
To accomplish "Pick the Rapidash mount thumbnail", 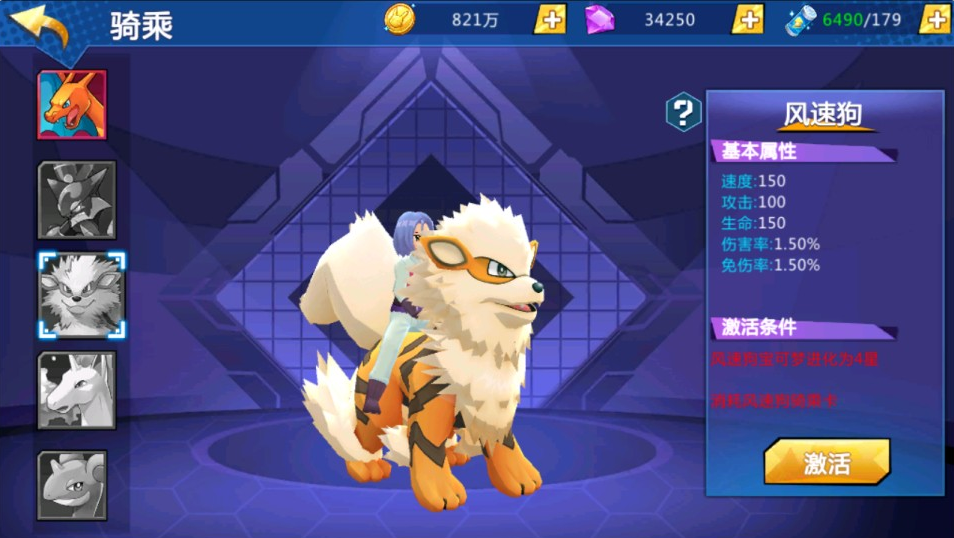I will point(77,390).
